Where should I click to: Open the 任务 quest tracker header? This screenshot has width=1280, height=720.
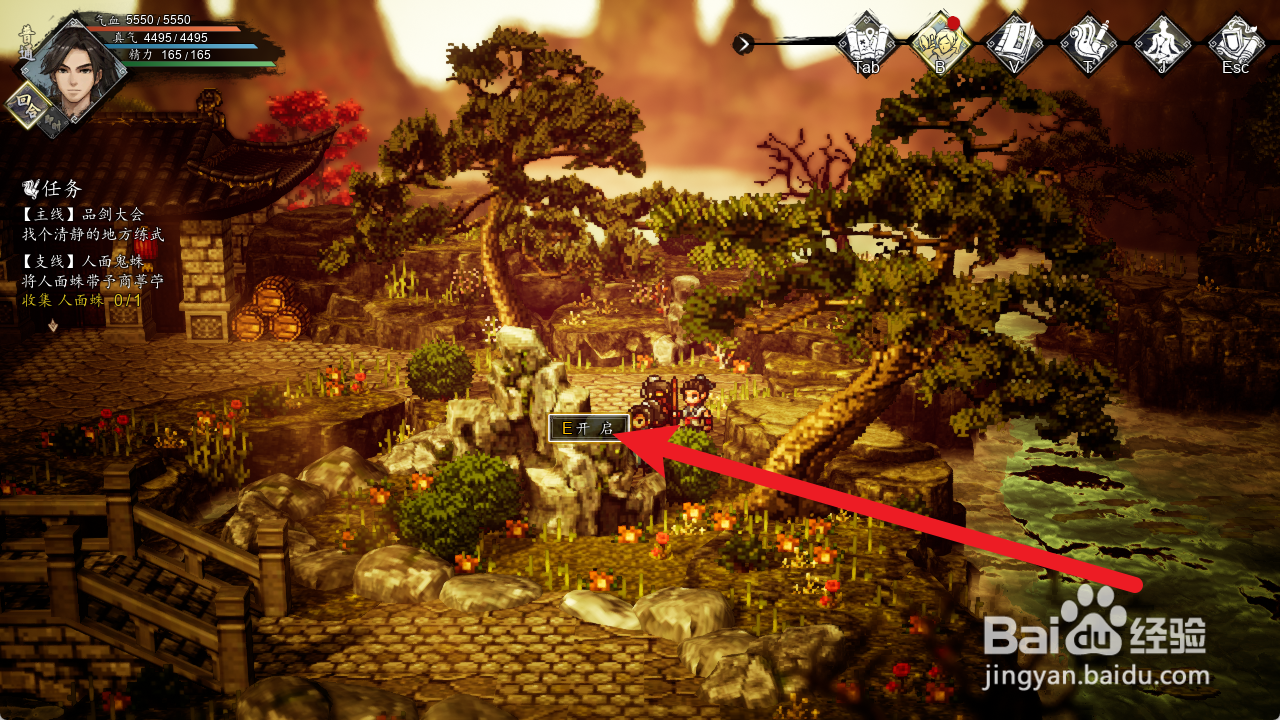[52, 189]
